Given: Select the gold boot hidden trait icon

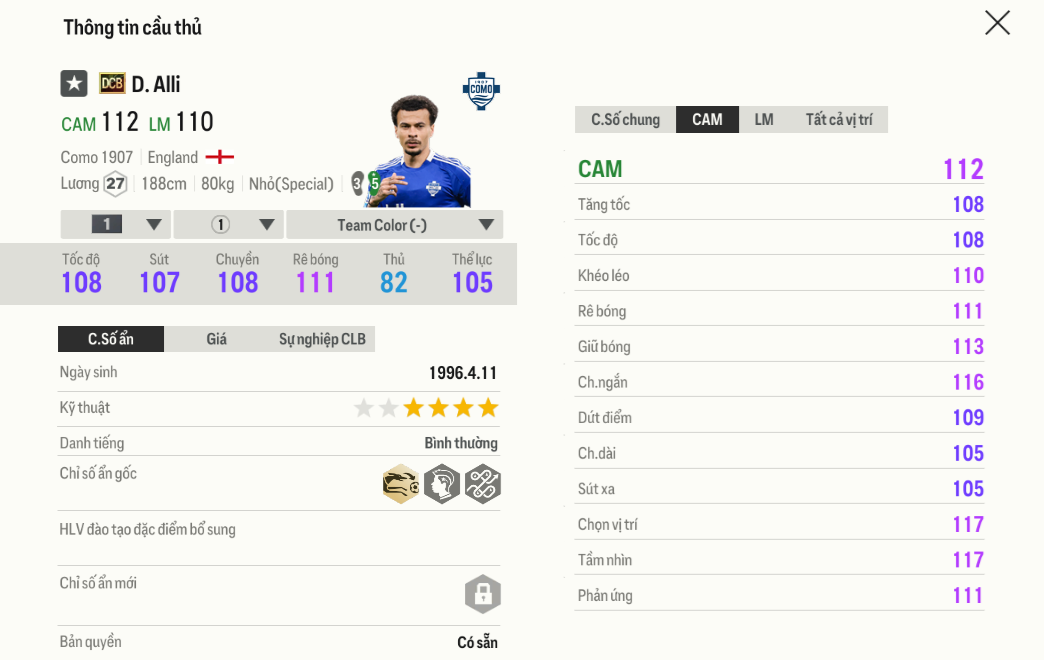Looking at the screenshot, I should (x=401, y=484).
